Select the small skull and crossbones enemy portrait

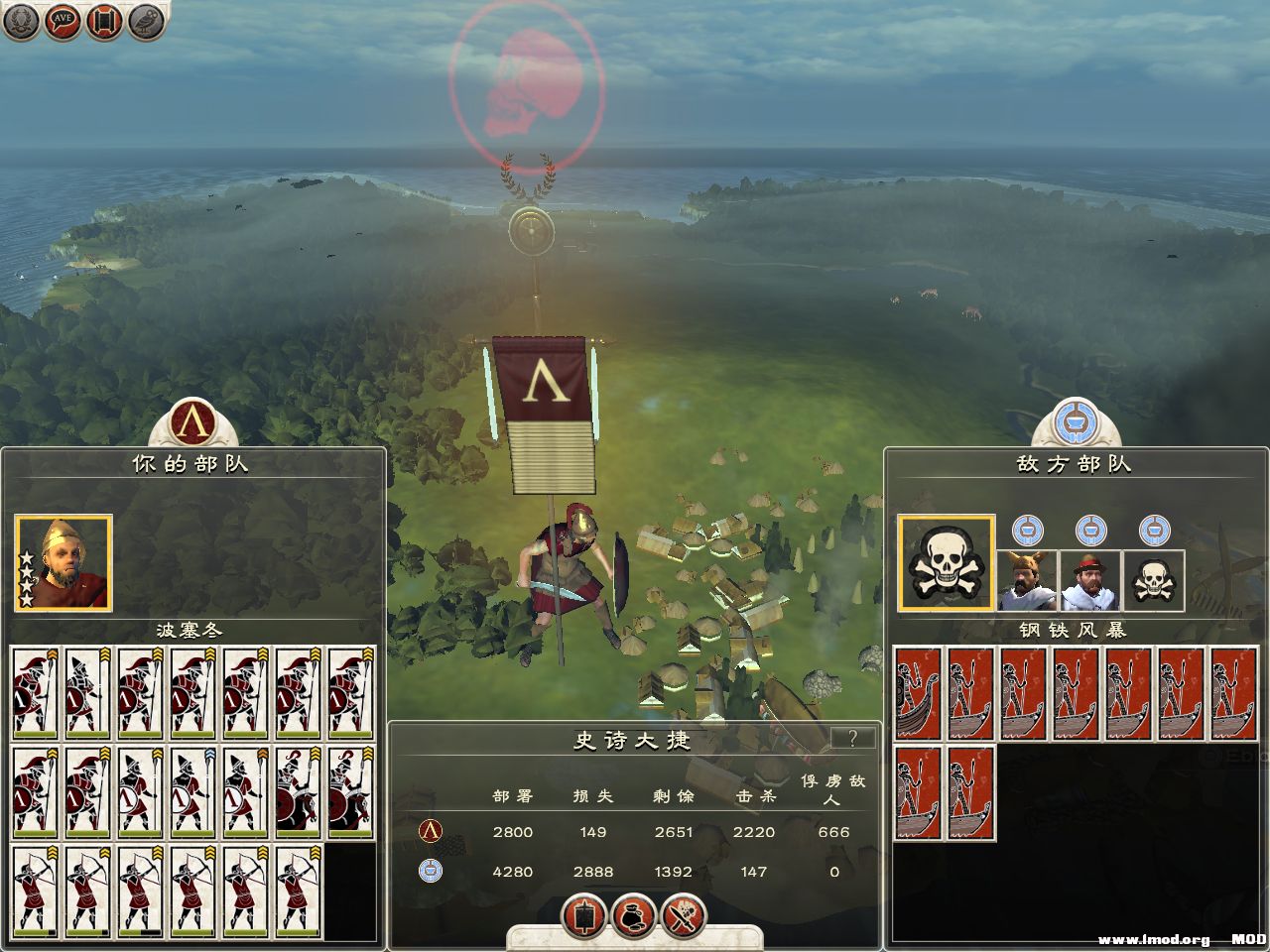1153,579
